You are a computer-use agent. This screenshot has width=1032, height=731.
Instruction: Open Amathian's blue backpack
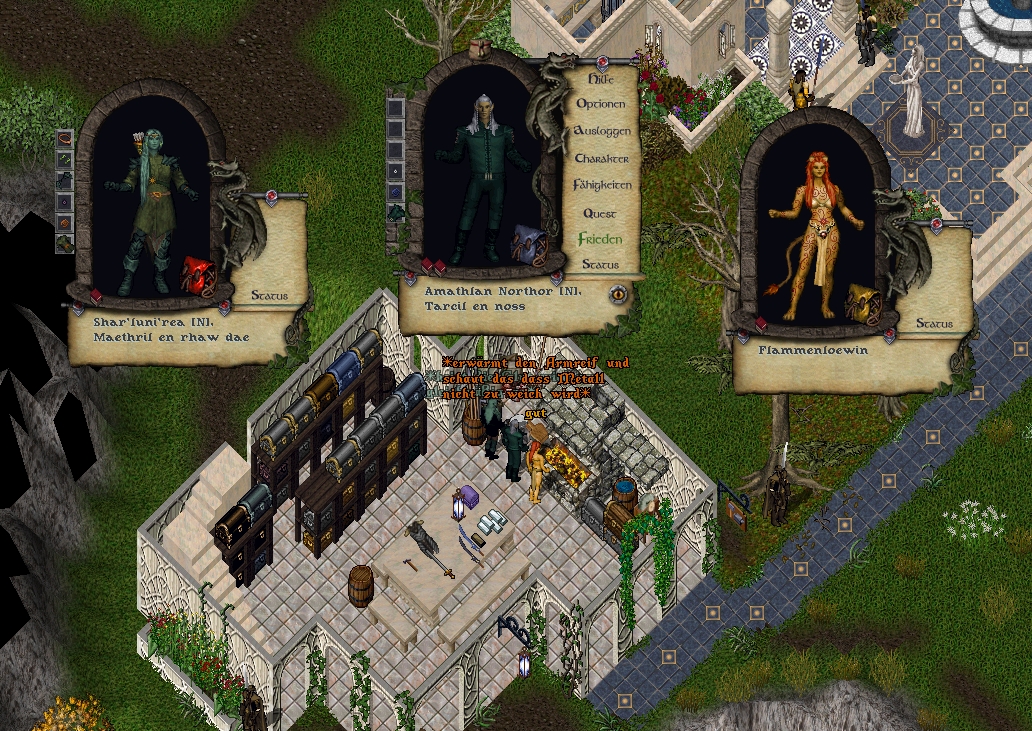[528, 244]
